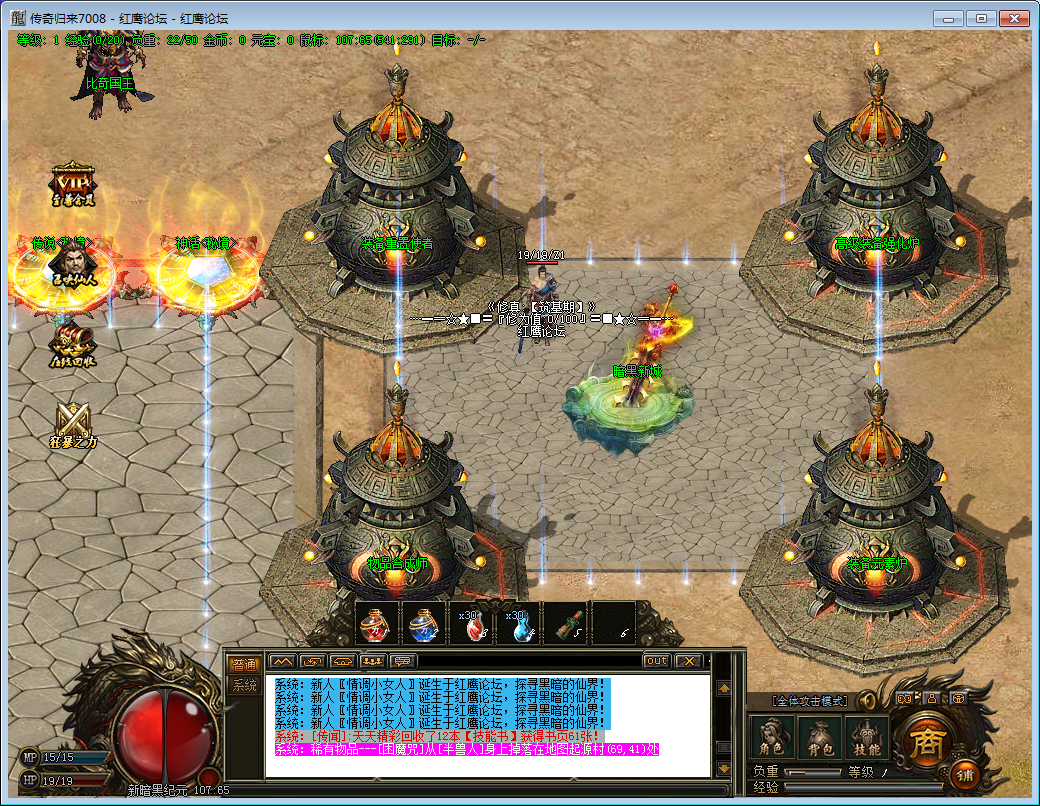Open the 技能 skills panel

(x=866, y=738)
